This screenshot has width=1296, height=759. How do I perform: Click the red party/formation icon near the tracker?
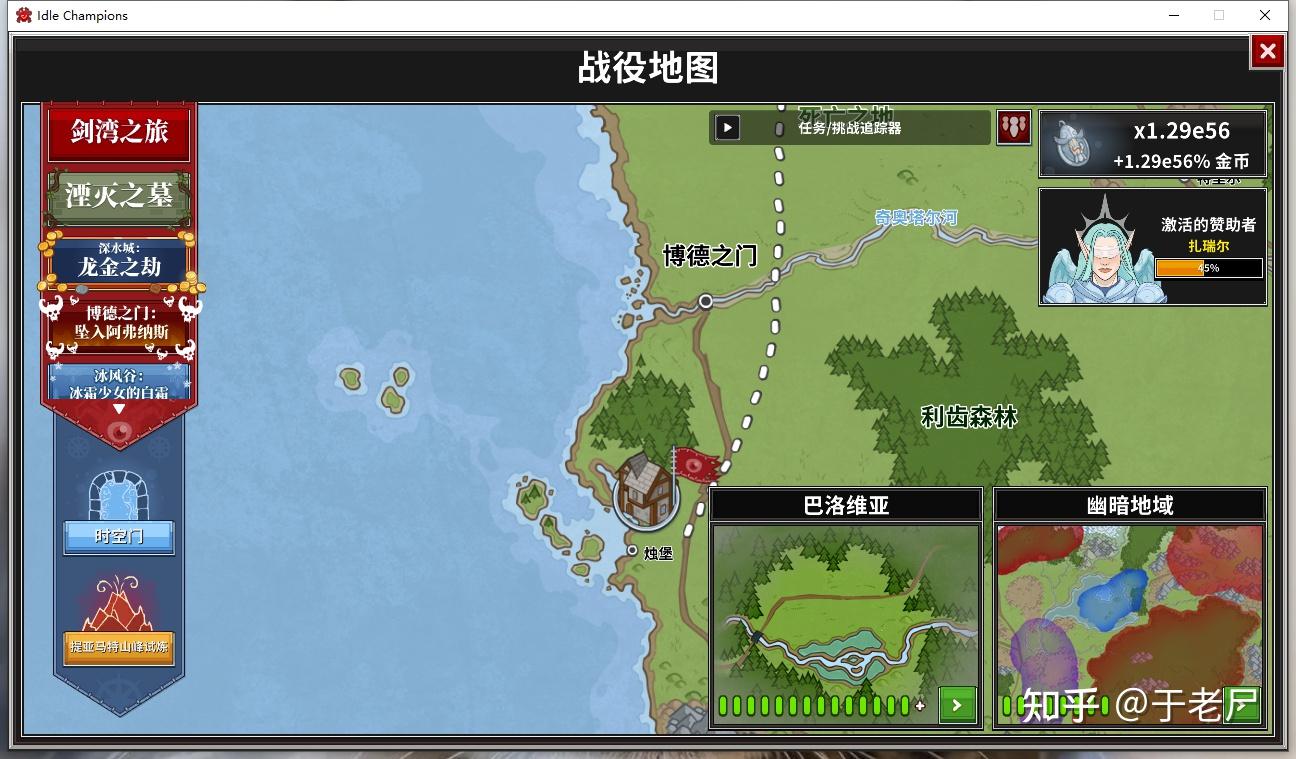pos(1013,127)
